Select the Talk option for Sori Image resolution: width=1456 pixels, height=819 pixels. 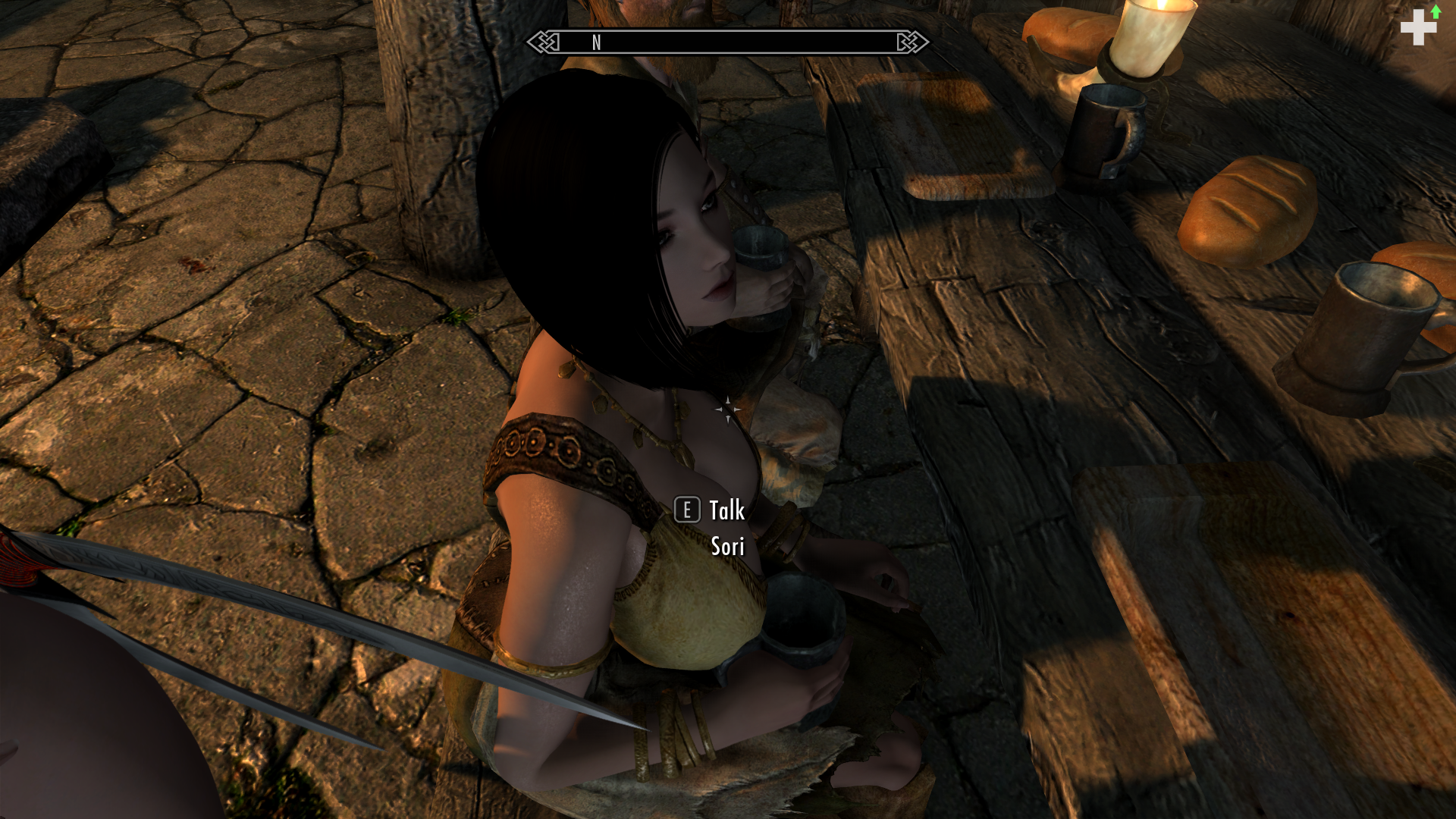click(725, 512)
